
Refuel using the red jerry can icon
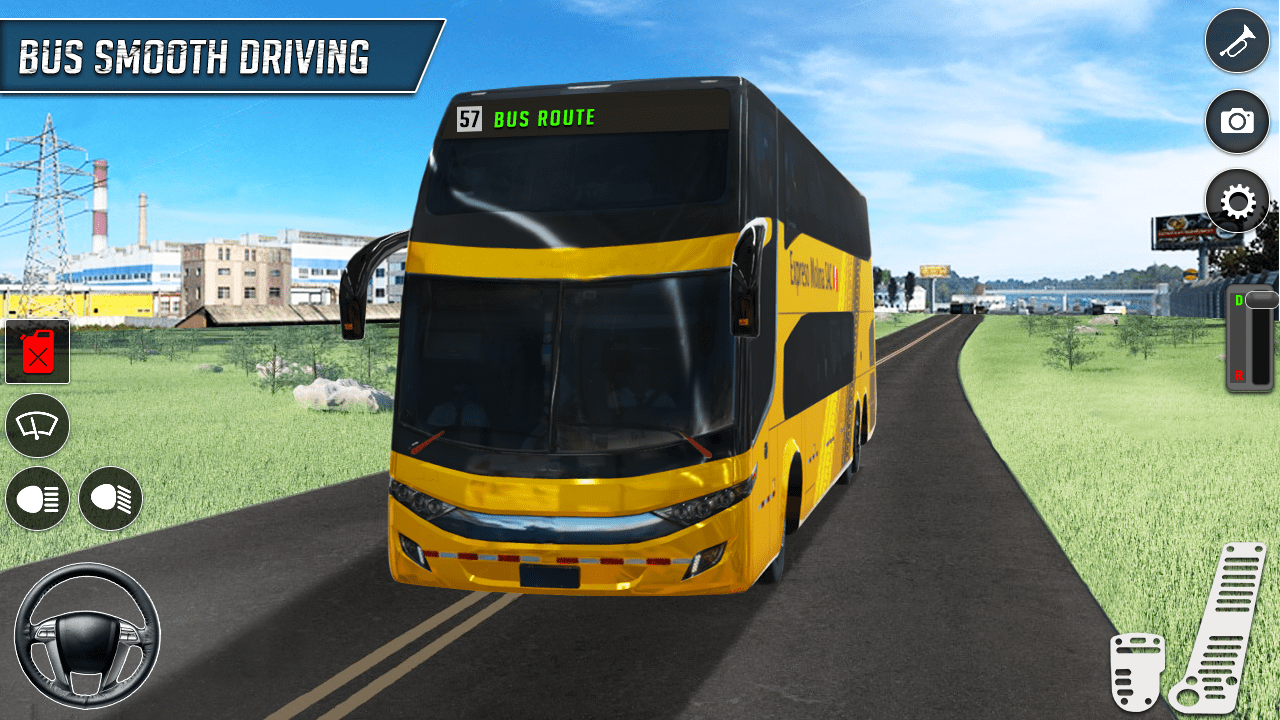pyautogui.click(x=37, y=352)
